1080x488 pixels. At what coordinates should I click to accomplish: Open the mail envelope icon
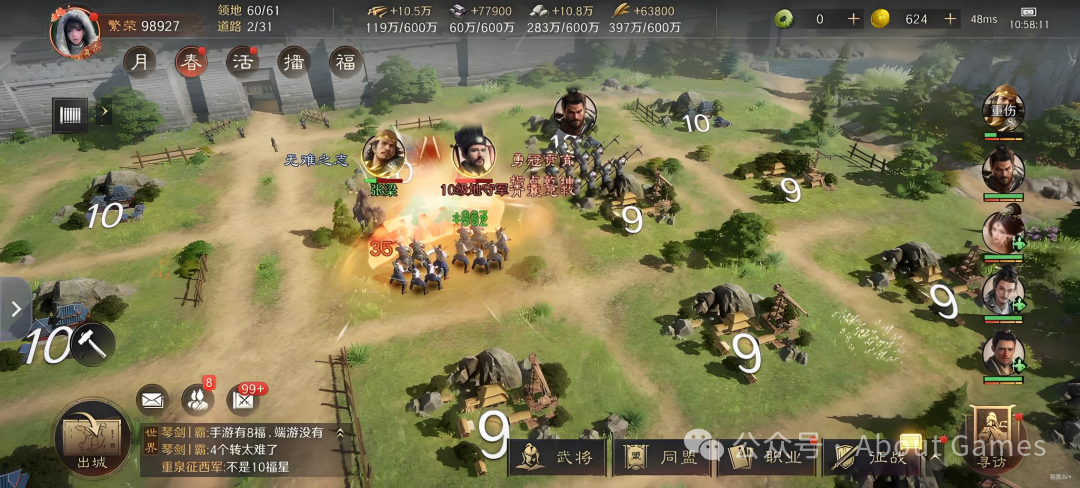(152, 400)
